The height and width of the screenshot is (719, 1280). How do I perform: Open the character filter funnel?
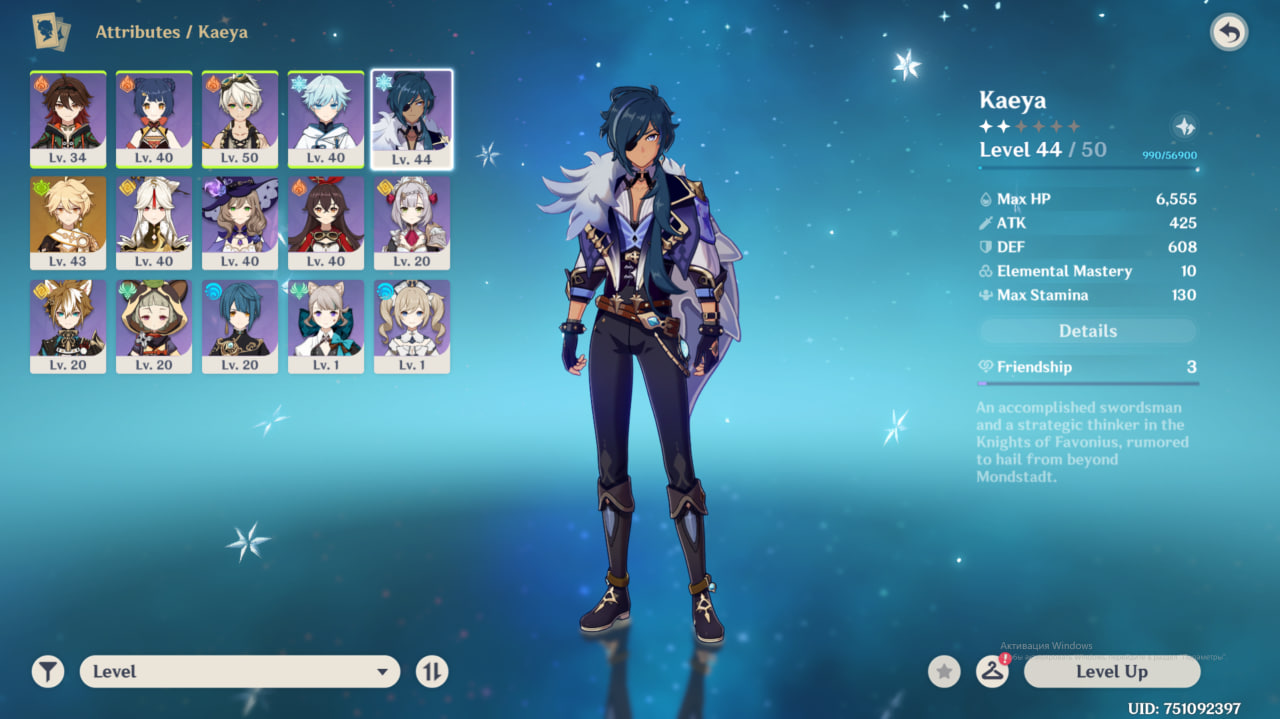pos(47,672)
